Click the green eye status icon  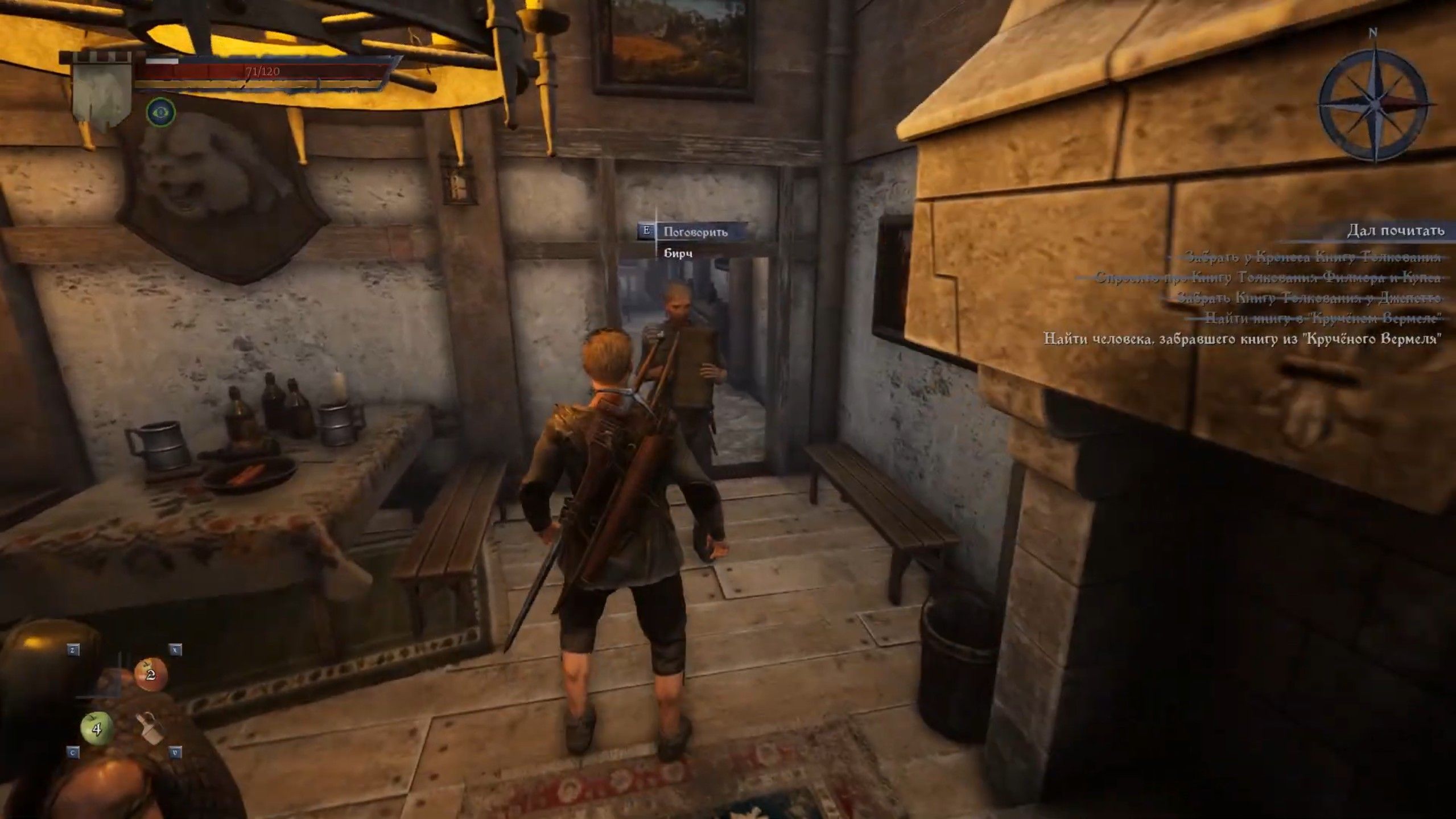pos(161,112)
